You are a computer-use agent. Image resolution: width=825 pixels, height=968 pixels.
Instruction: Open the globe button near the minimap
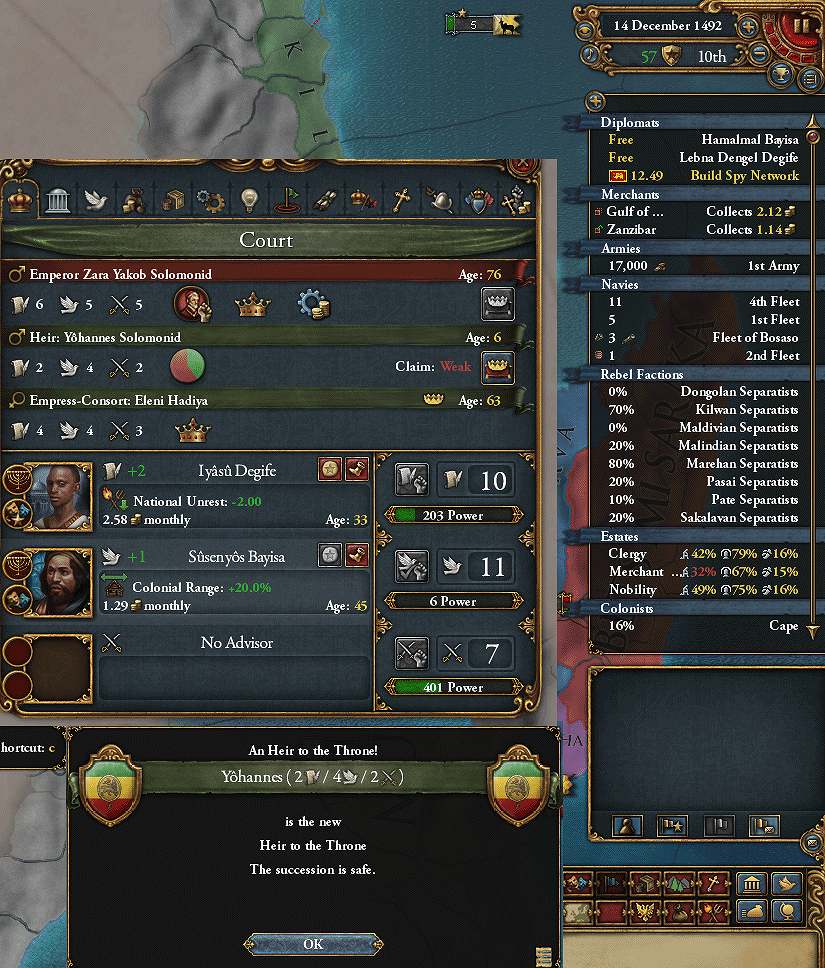[x=787, y=911]
